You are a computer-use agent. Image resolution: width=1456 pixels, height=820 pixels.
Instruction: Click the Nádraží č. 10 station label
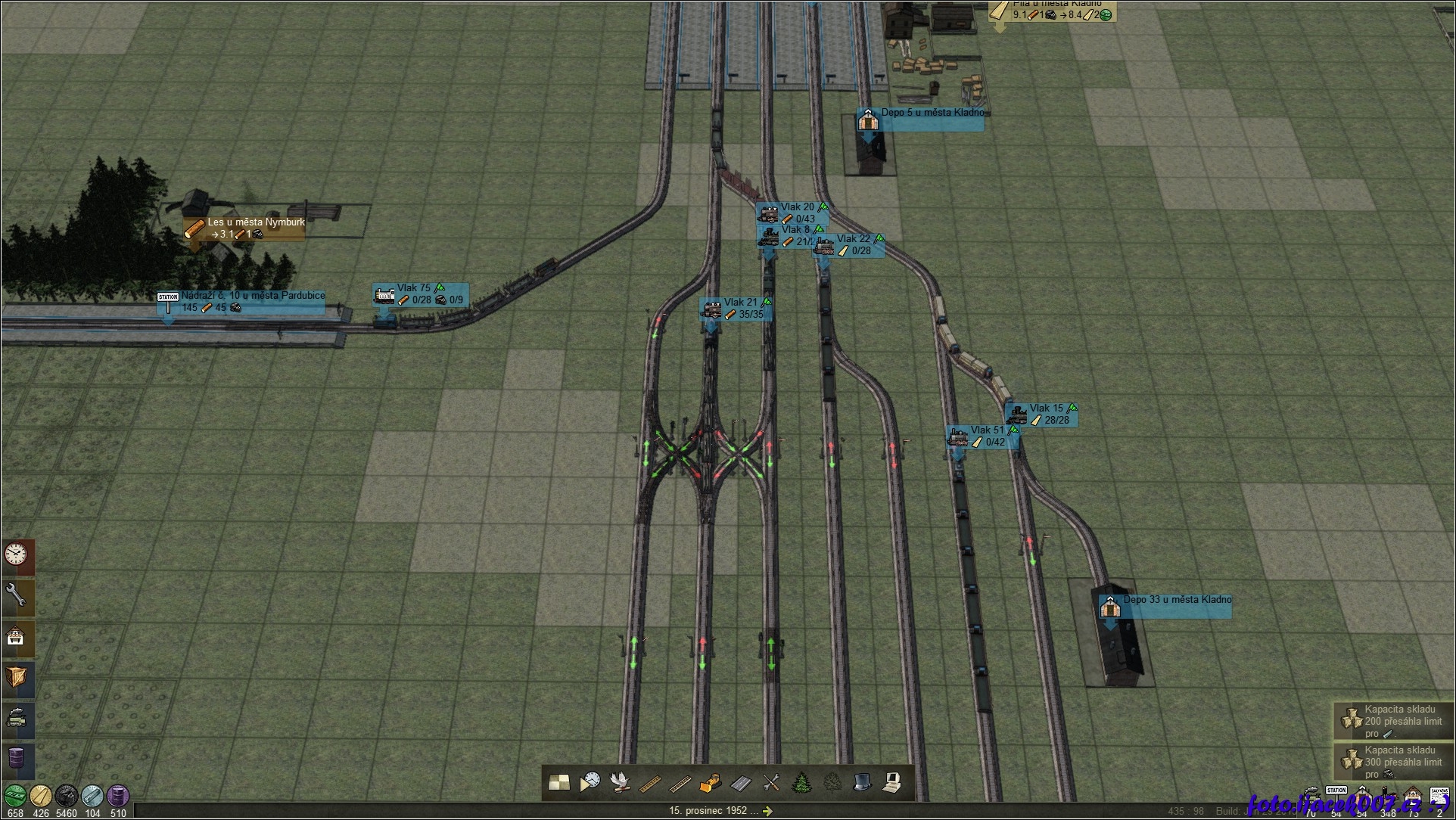253,296
